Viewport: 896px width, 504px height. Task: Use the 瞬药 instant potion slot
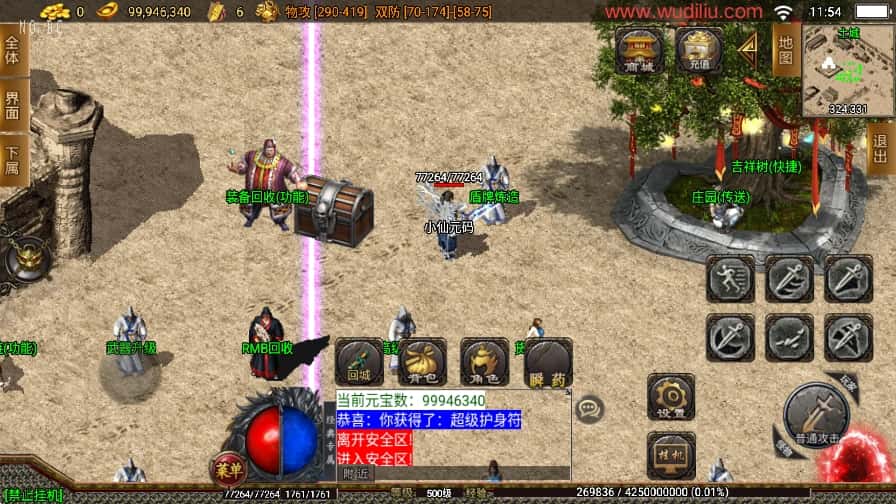pyautogui.click(x=547, y=362)
